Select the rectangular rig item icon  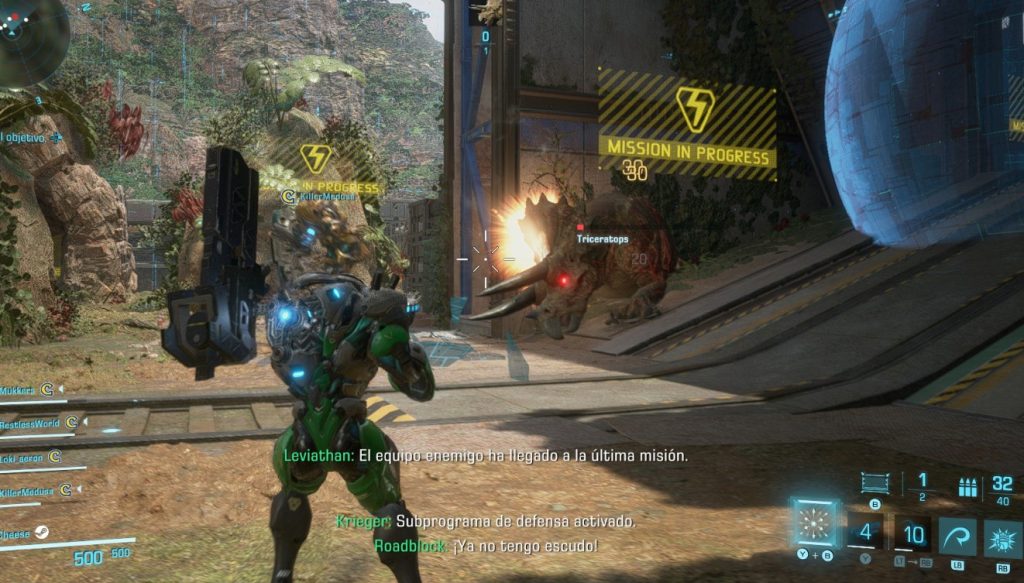874,484
